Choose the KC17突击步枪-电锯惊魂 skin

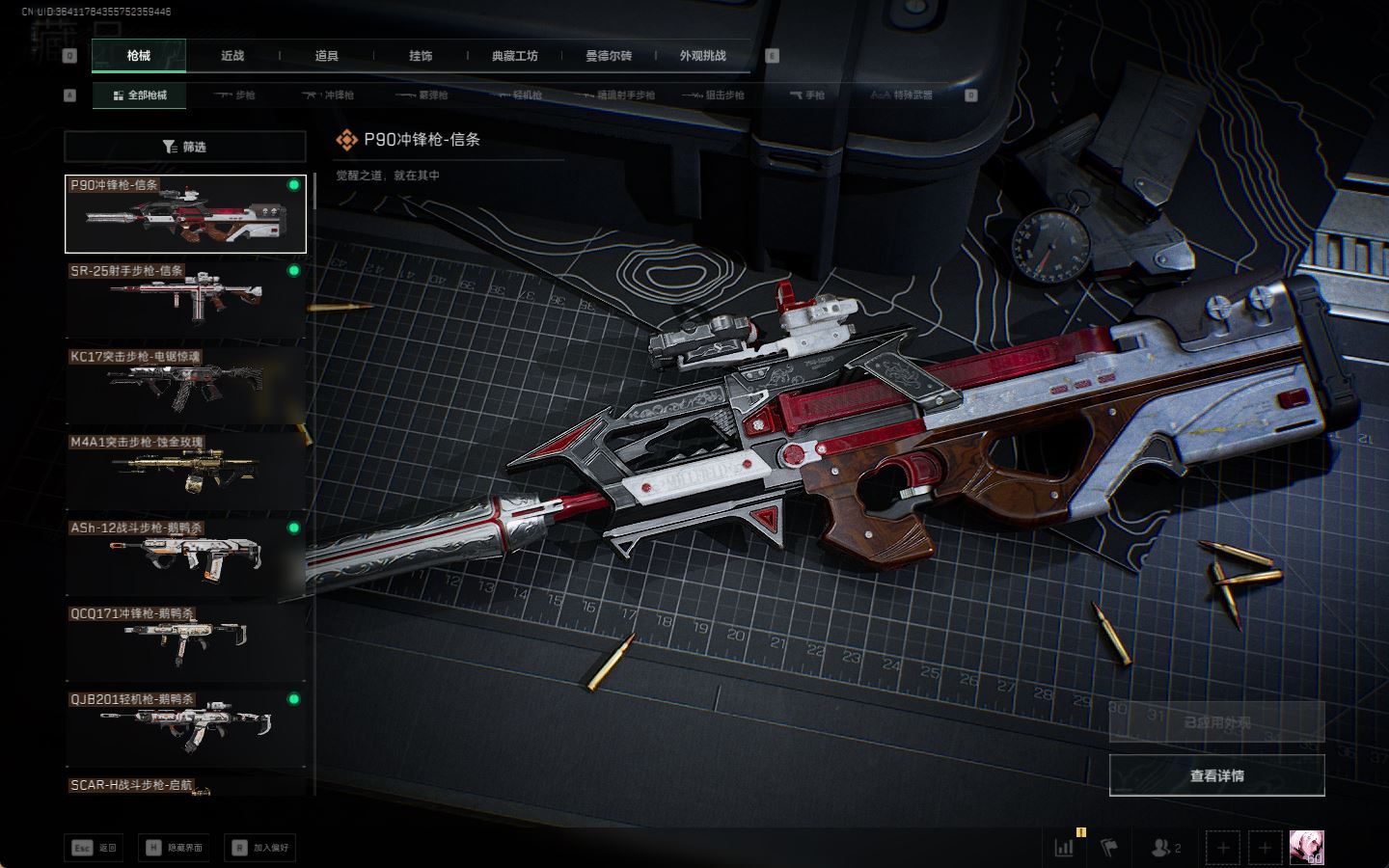(x=185, y=385)
